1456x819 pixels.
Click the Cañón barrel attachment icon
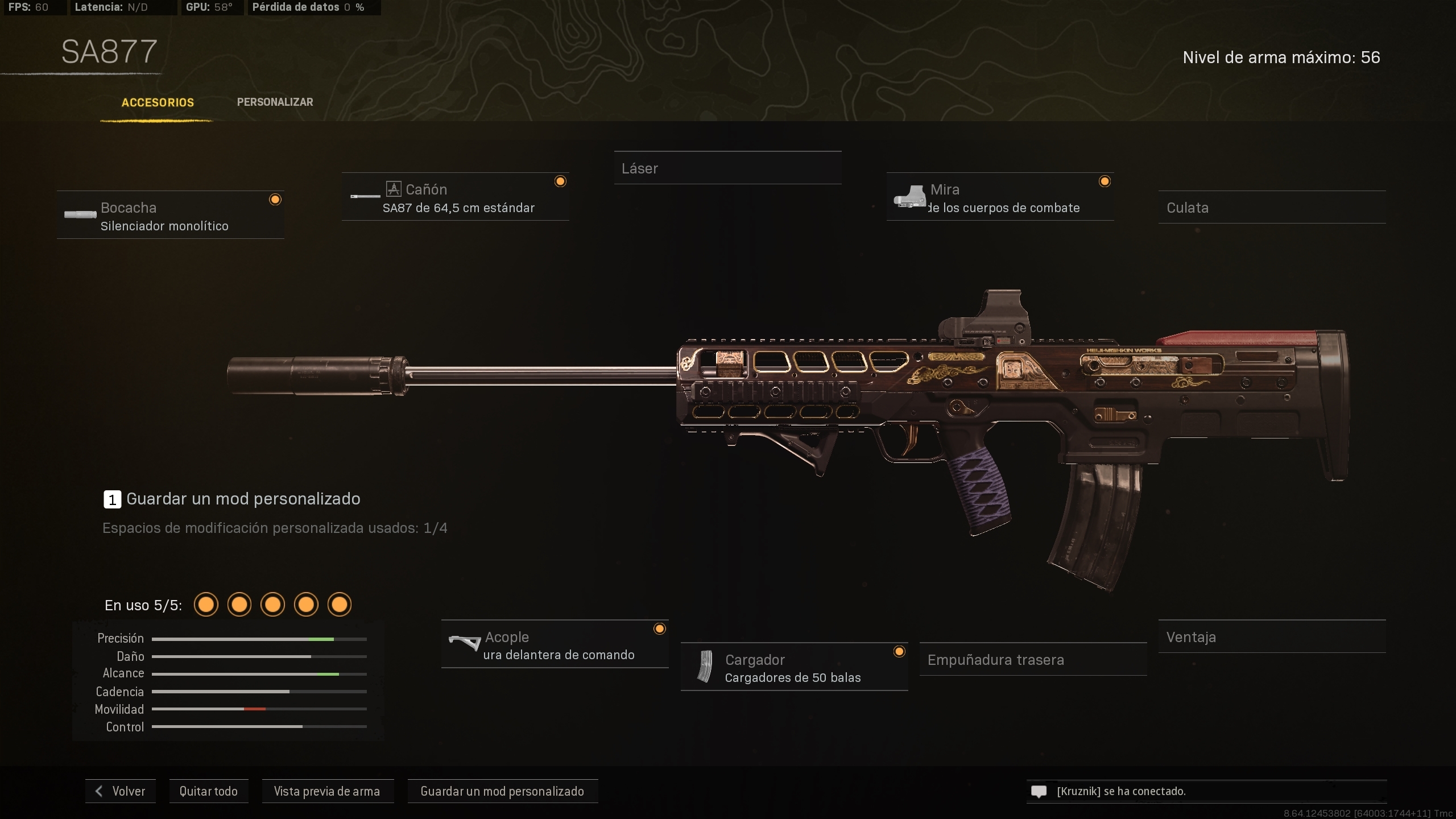pyautogui.click(x=364, y=196)
